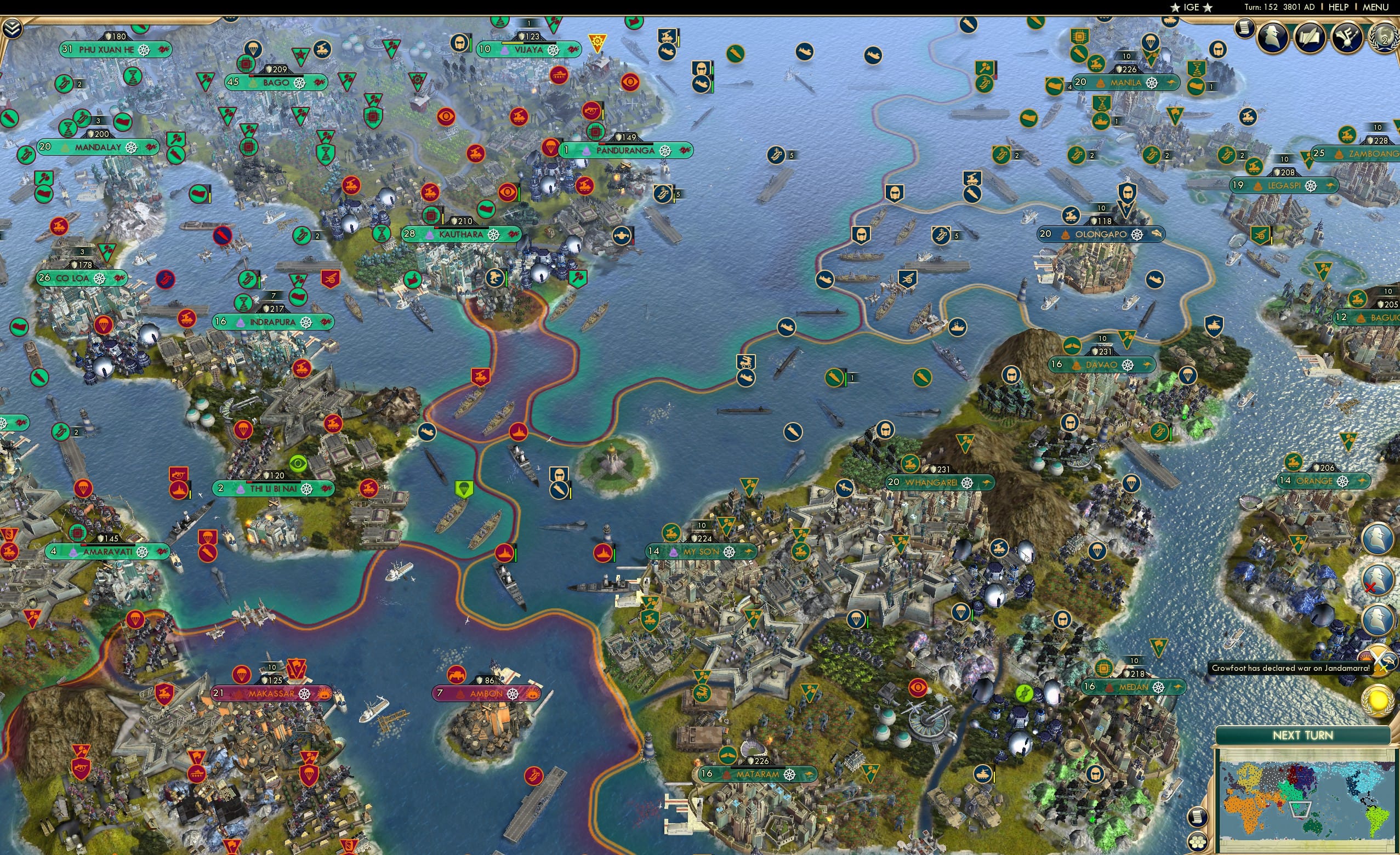Dismiss the spy notification with red X
The width and height of the screenshot is (1400, 855).
tap(1378, 579)
